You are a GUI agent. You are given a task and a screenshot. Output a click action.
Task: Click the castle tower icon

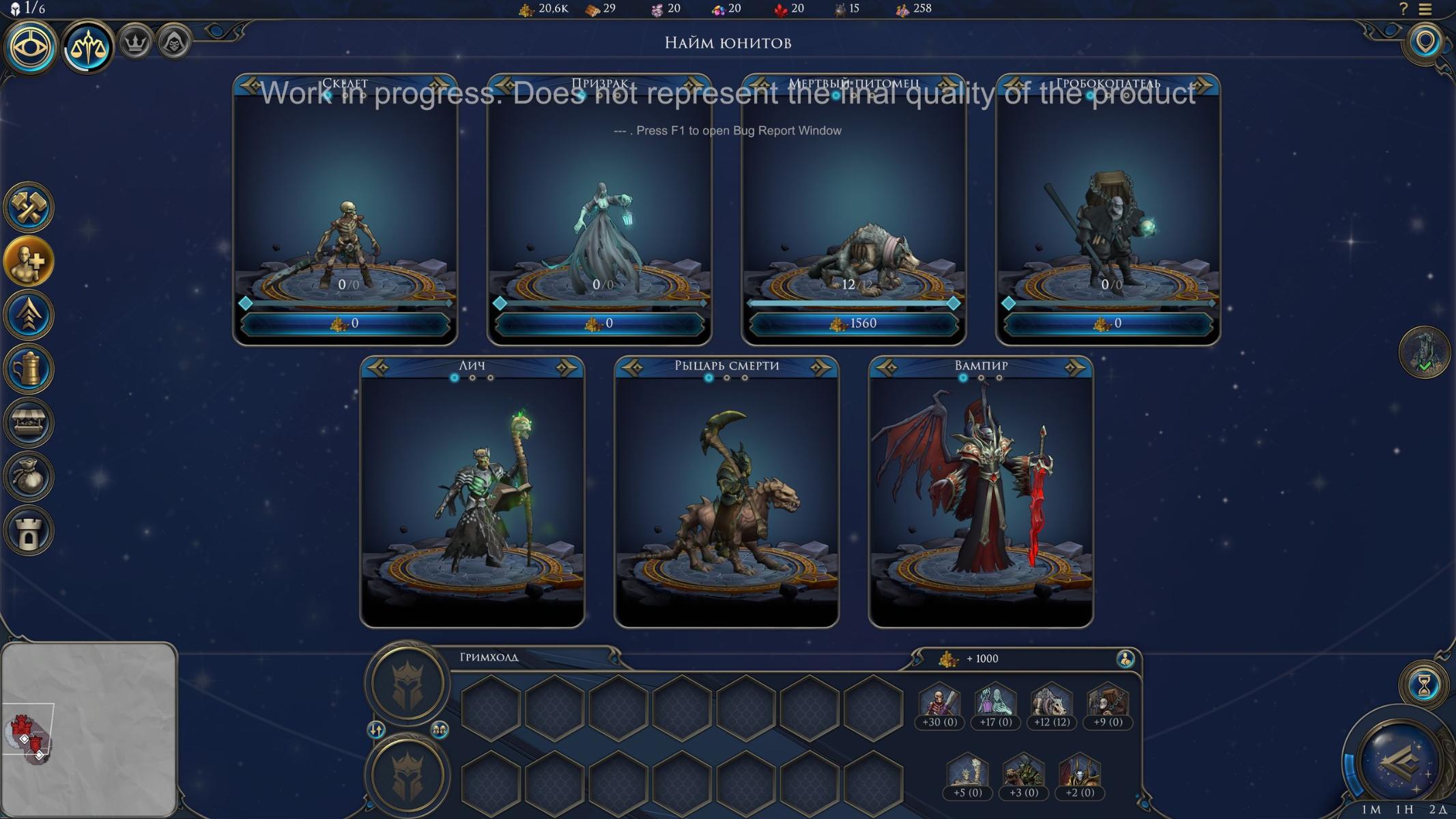(29, 530)
